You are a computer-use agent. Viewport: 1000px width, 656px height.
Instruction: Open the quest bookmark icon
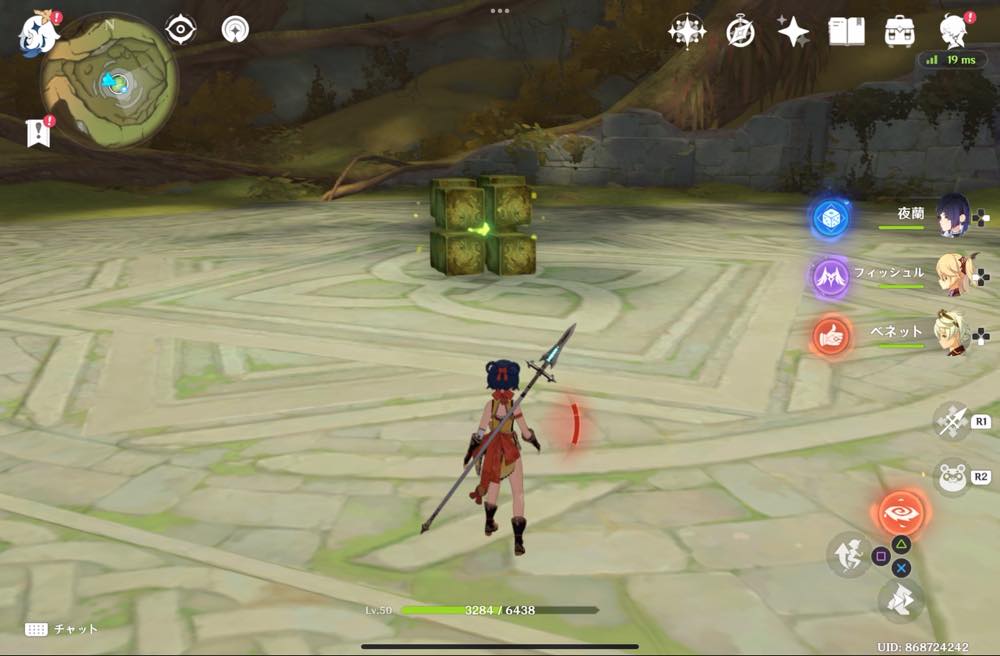[38, 133]
